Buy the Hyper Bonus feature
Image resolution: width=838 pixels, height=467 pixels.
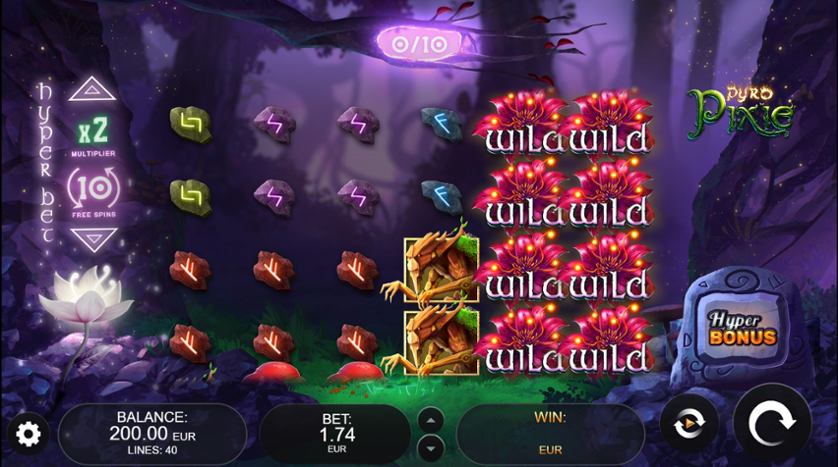point(742,328)
